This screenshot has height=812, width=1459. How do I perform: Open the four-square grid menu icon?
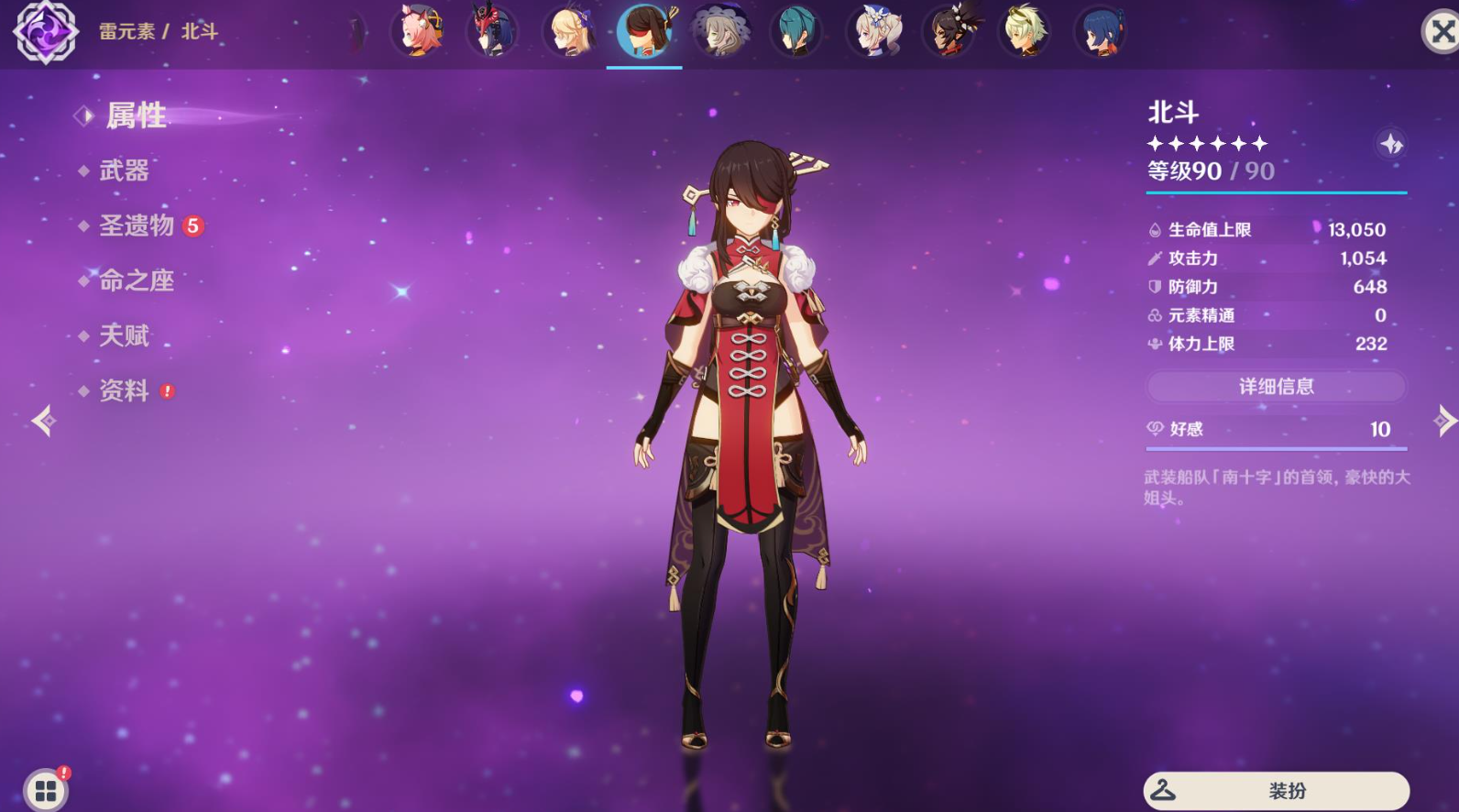tap(46, 790)
